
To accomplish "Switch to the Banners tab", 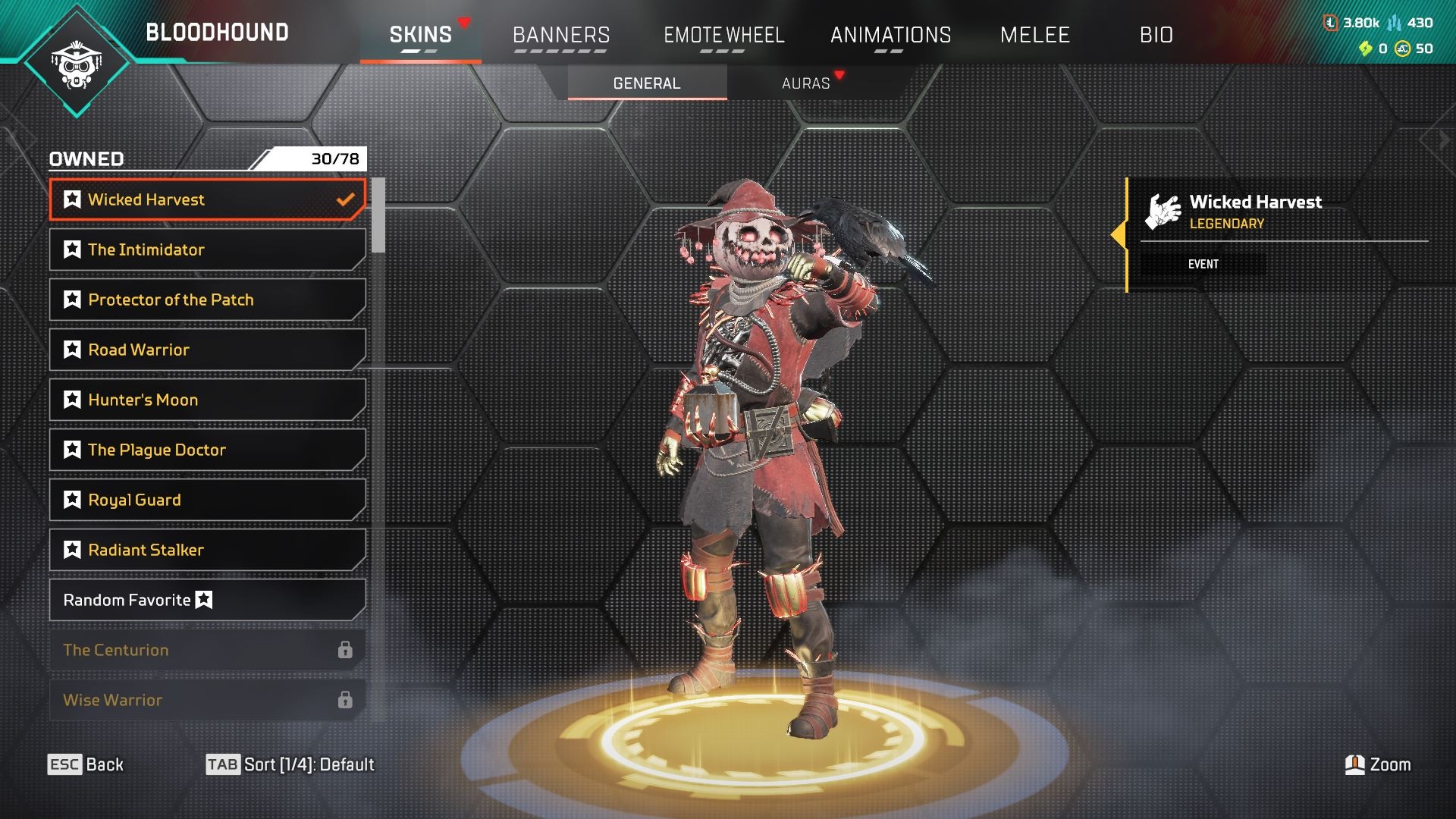I will pyautogui.click(x=560, y=35).
